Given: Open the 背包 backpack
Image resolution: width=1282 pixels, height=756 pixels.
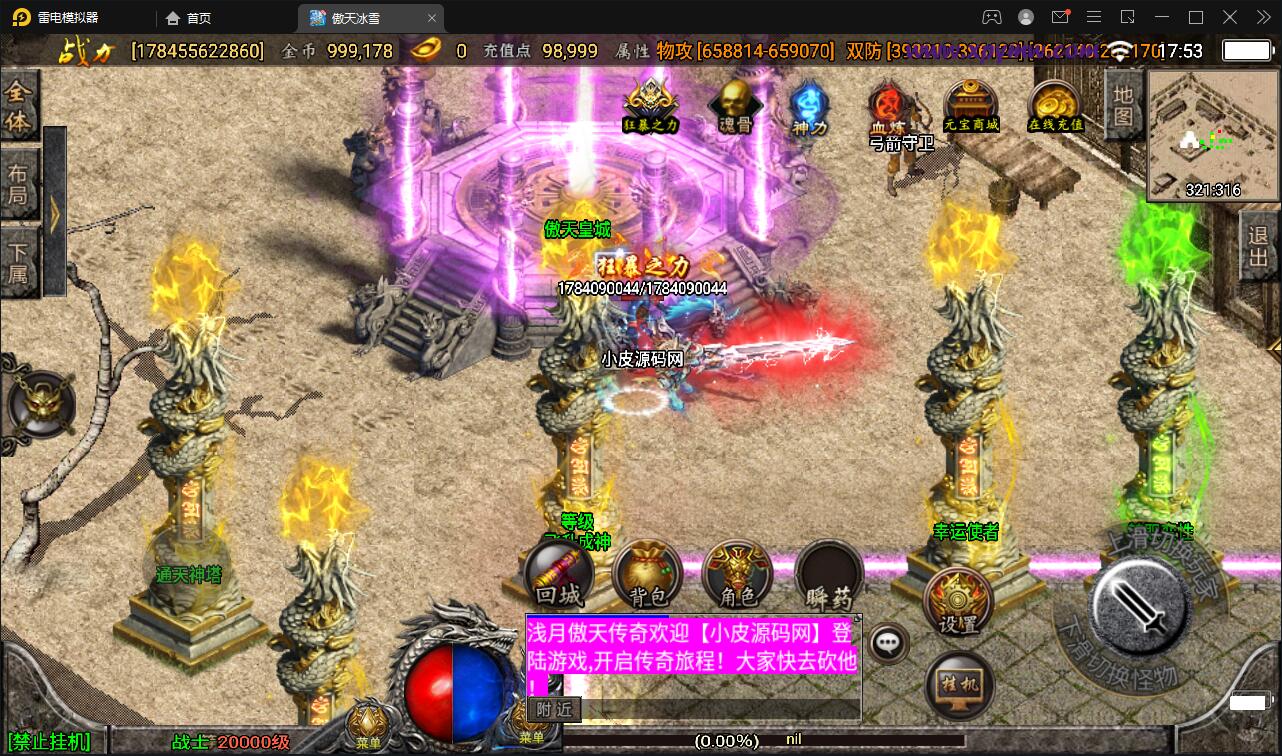Looking at the screenshot, I should click(648, 576).
